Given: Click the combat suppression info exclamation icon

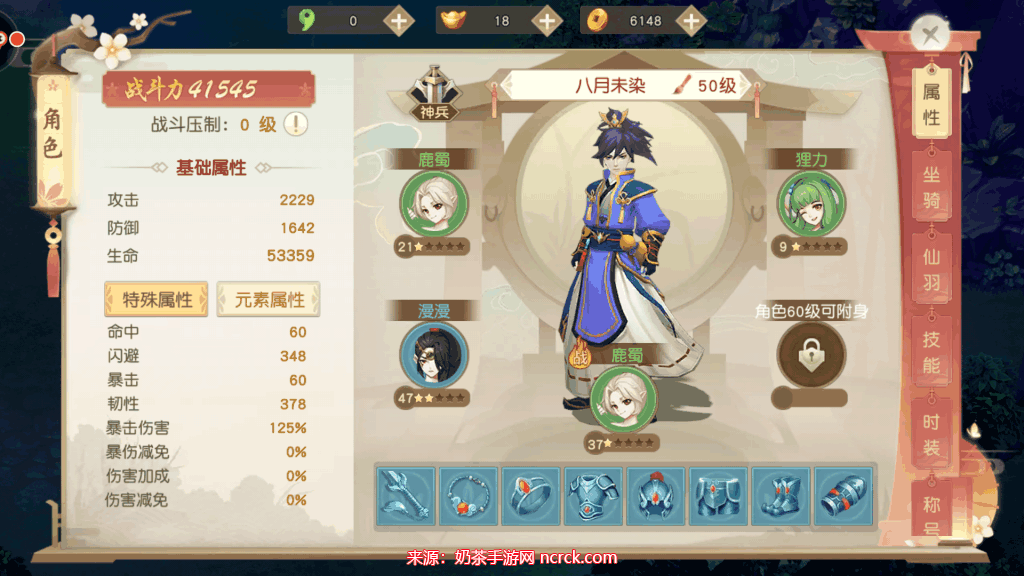Looking at the screenshot, I should [x=296, y=124].
